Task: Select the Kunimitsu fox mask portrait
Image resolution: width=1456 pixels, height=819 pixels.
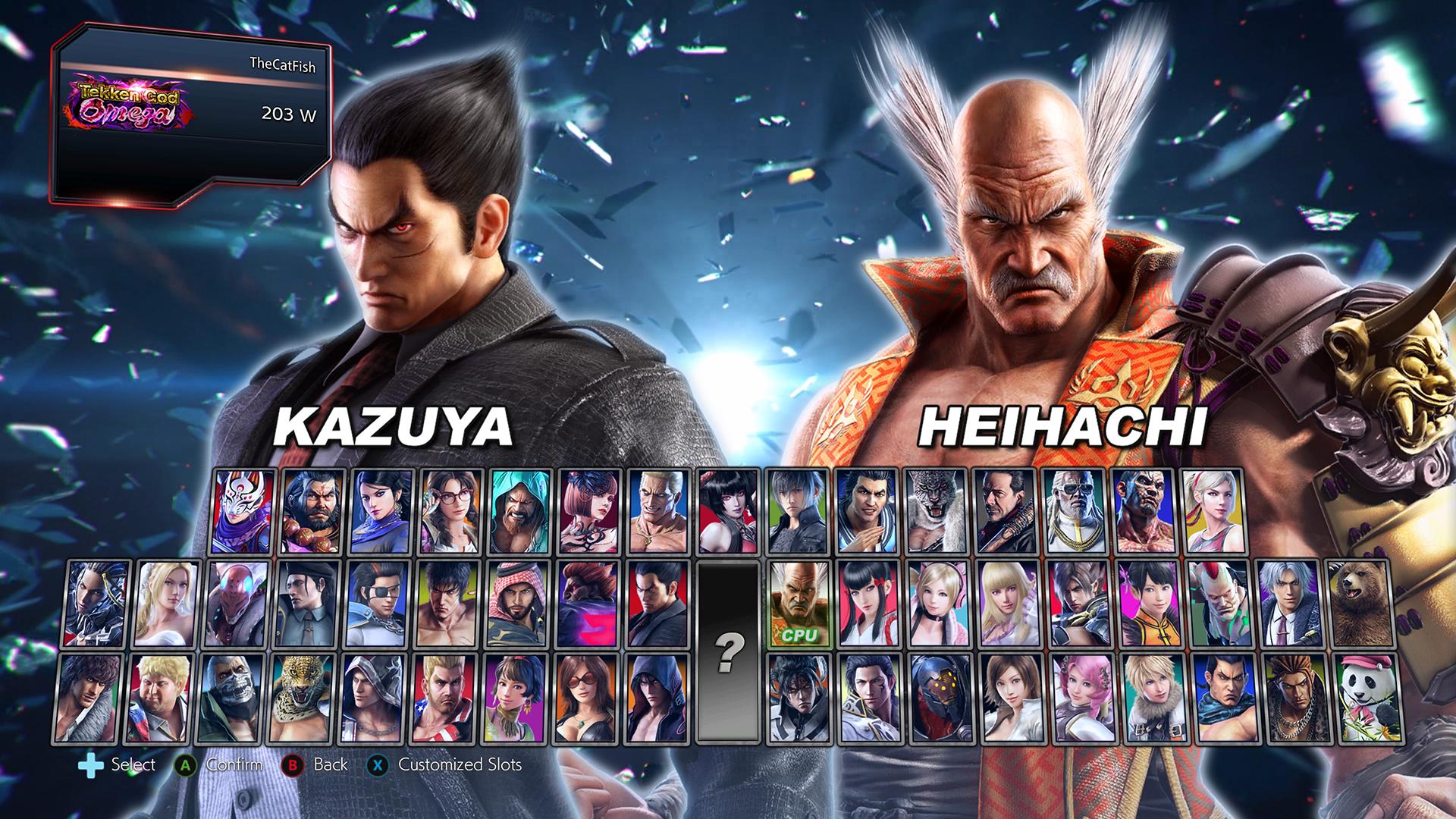Action: [x=244, y=511]
